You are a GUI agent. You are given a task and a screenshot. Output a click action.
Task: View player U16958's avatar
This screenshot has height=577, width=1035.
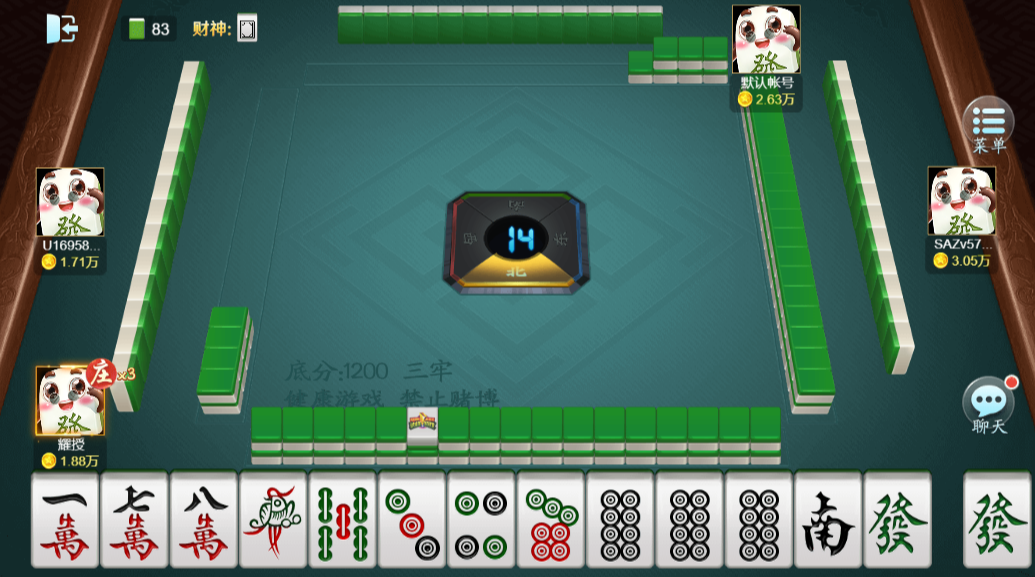[70, 202]
